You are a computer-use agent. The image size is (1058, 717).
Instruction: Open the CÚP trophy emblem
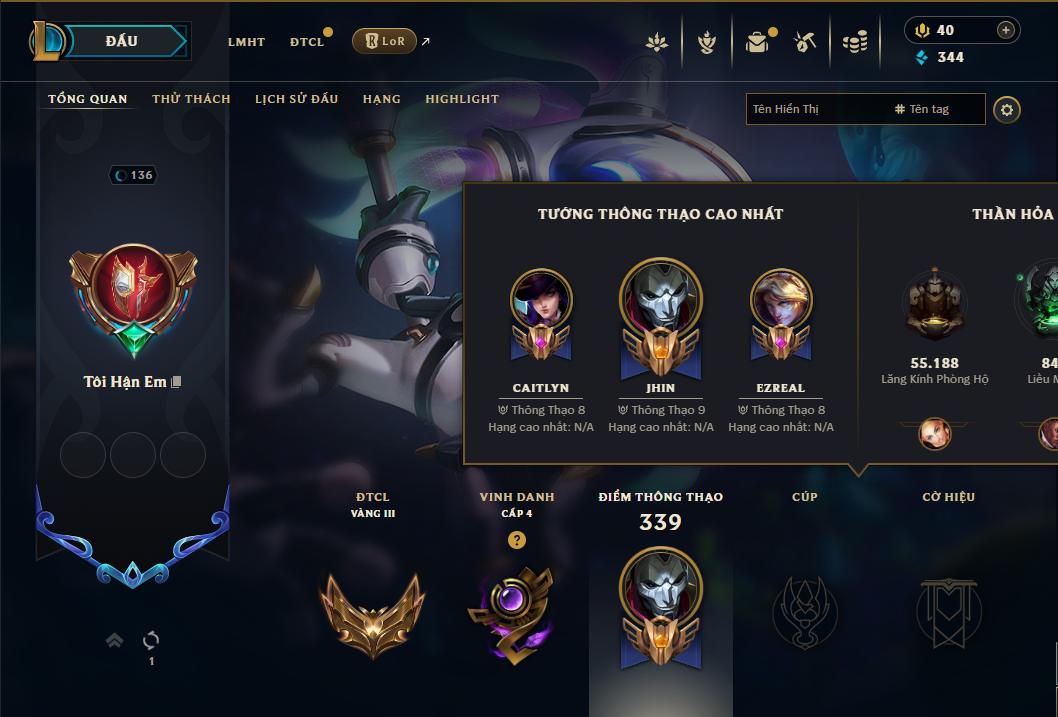pyautogui.click(x=804, y=612)
